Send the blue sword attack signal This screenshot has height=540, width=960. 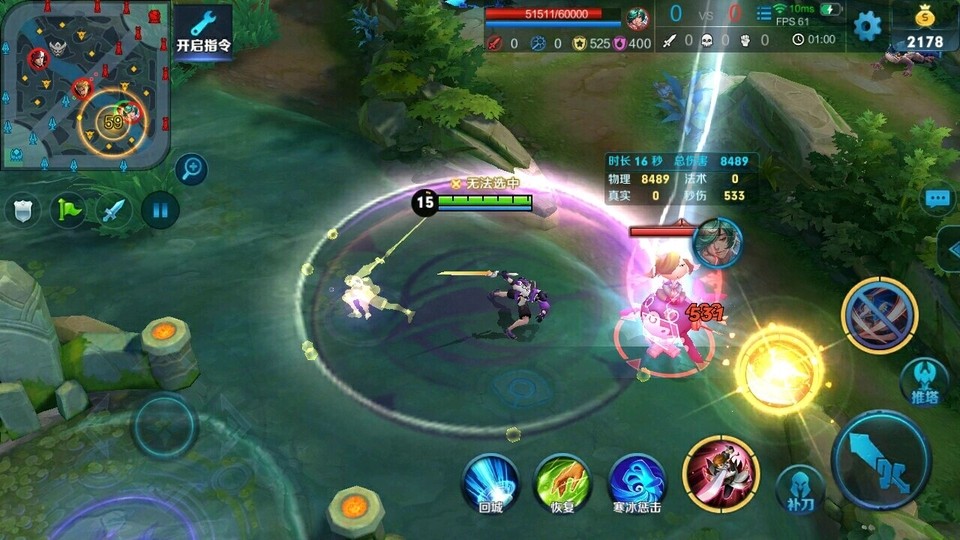tap(113, 211)
